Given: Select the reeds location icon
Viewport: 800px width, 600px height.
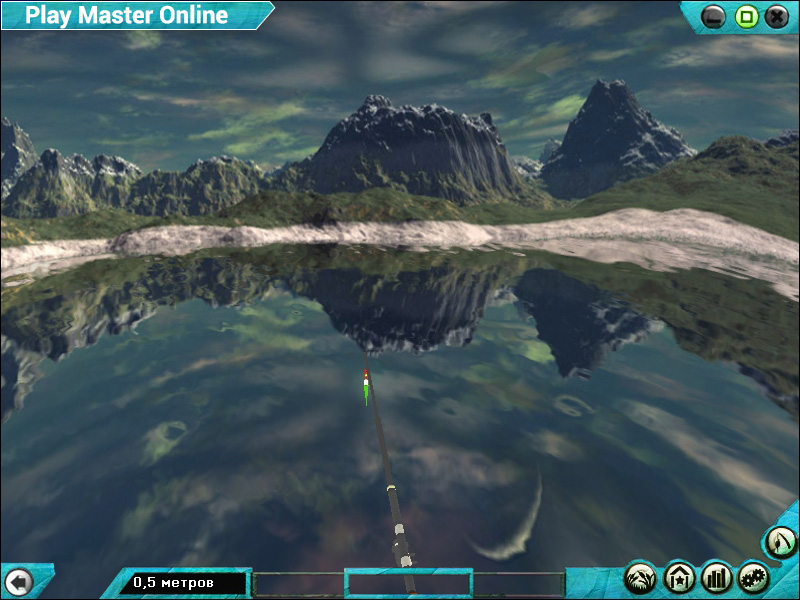Looking at the screenshot, I should [641, 577].
